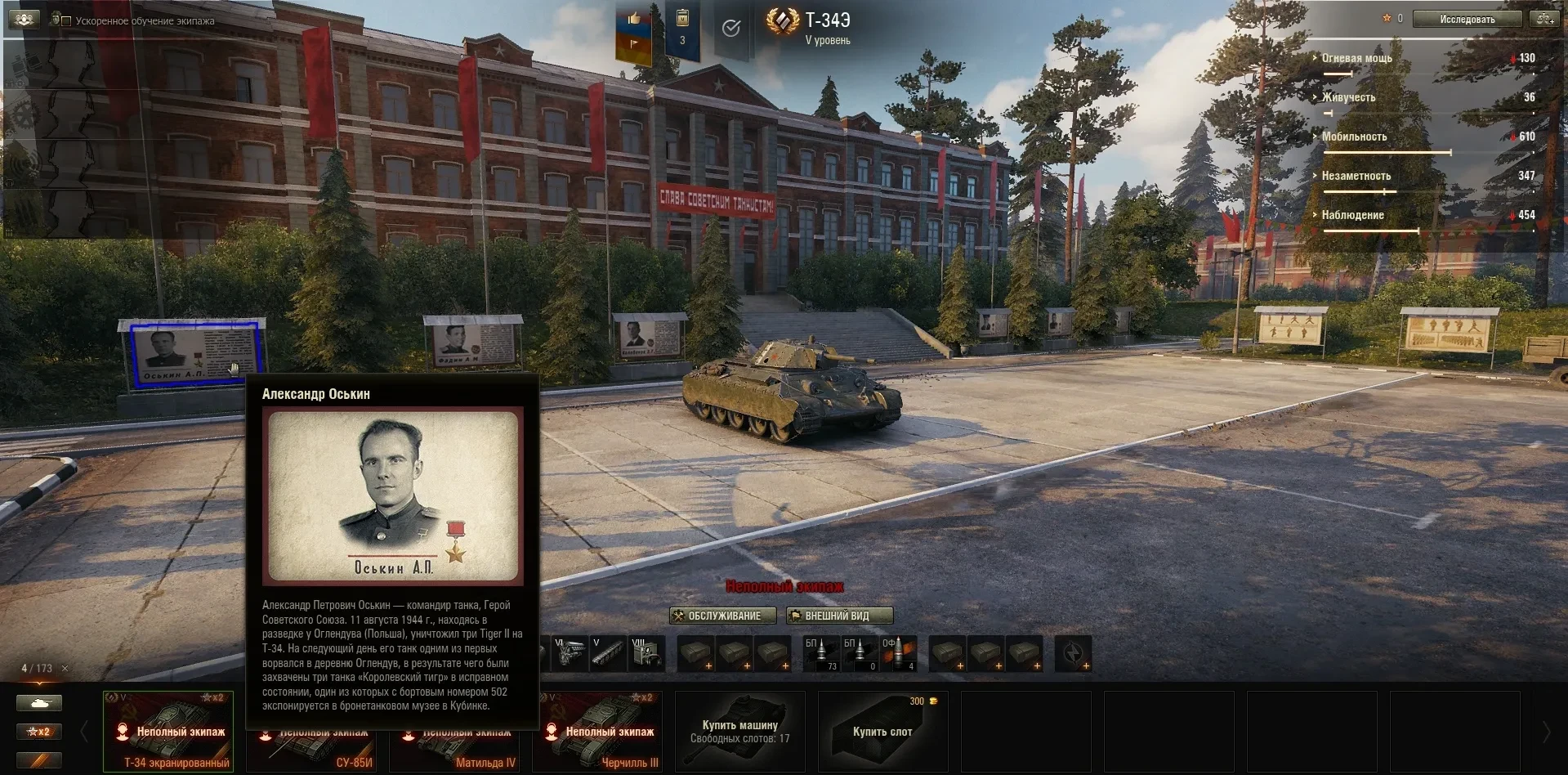Click the Исследовать research button
Viewport: 1568px width, 775px height.
click(1467, 19)
